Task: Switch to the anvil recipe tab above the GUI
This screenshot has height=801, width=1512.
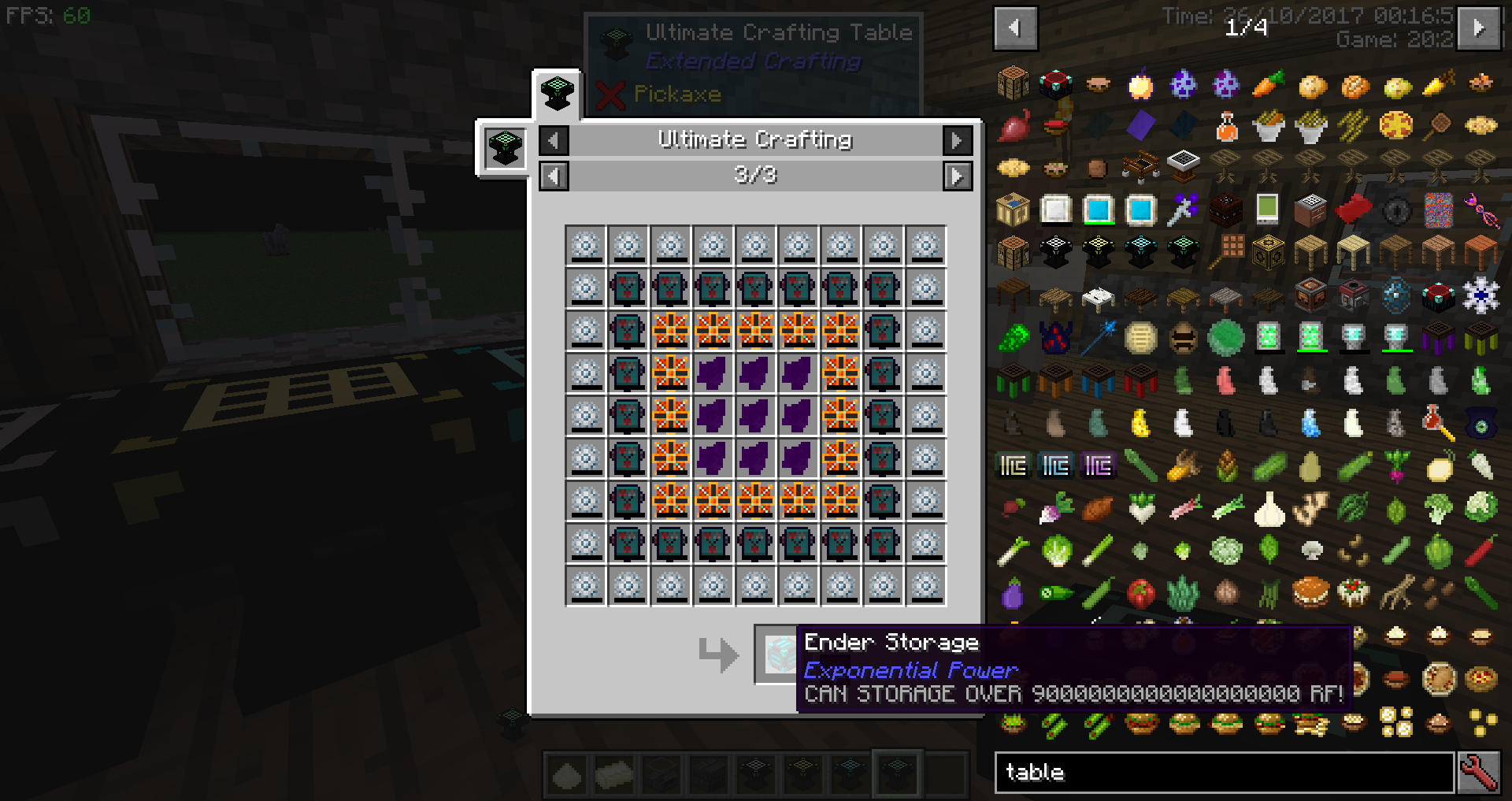Action: pos(557,93)
